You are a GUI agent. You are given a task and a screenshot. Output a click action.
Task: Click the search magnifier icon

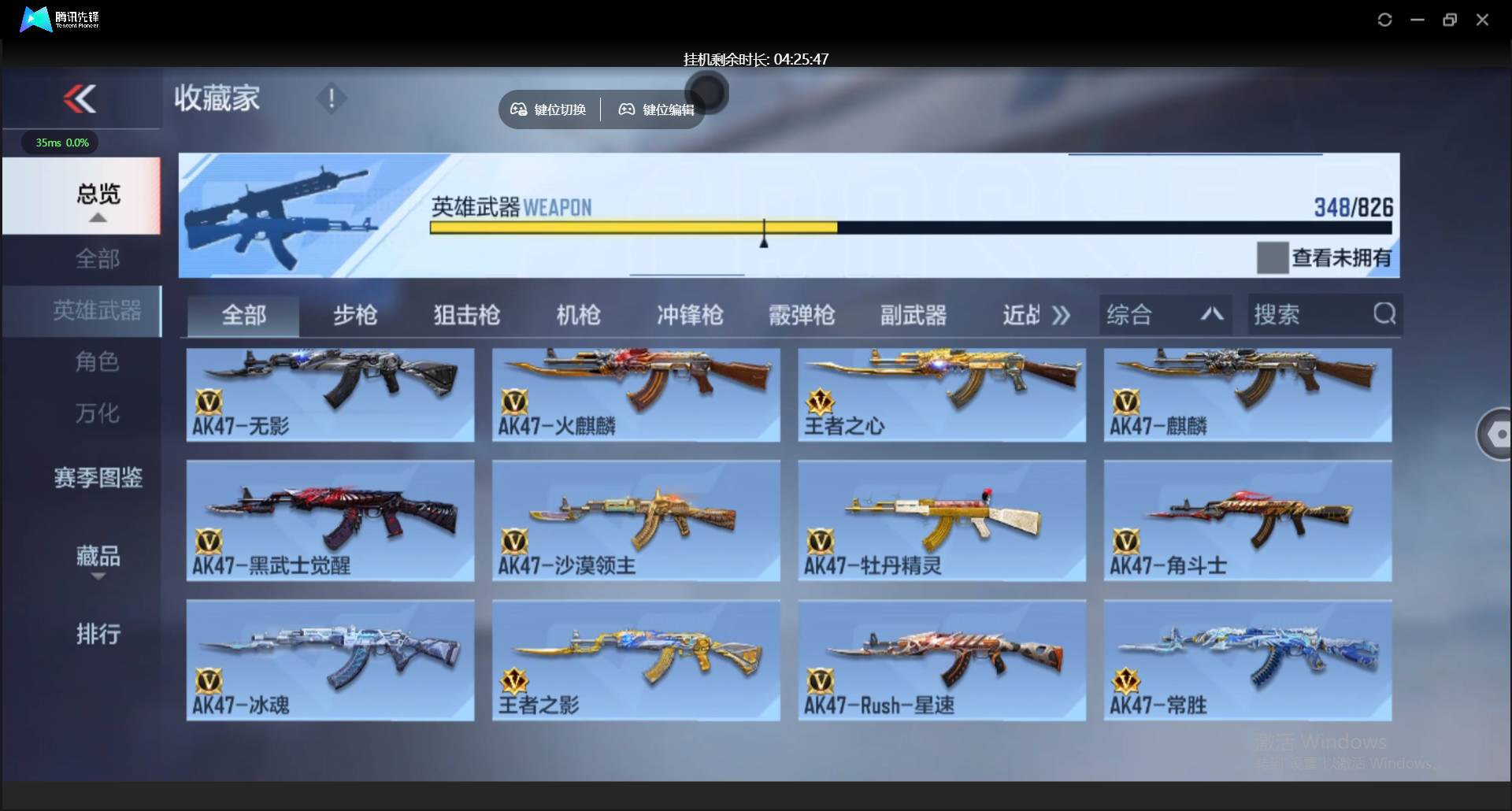(1384, 313)
